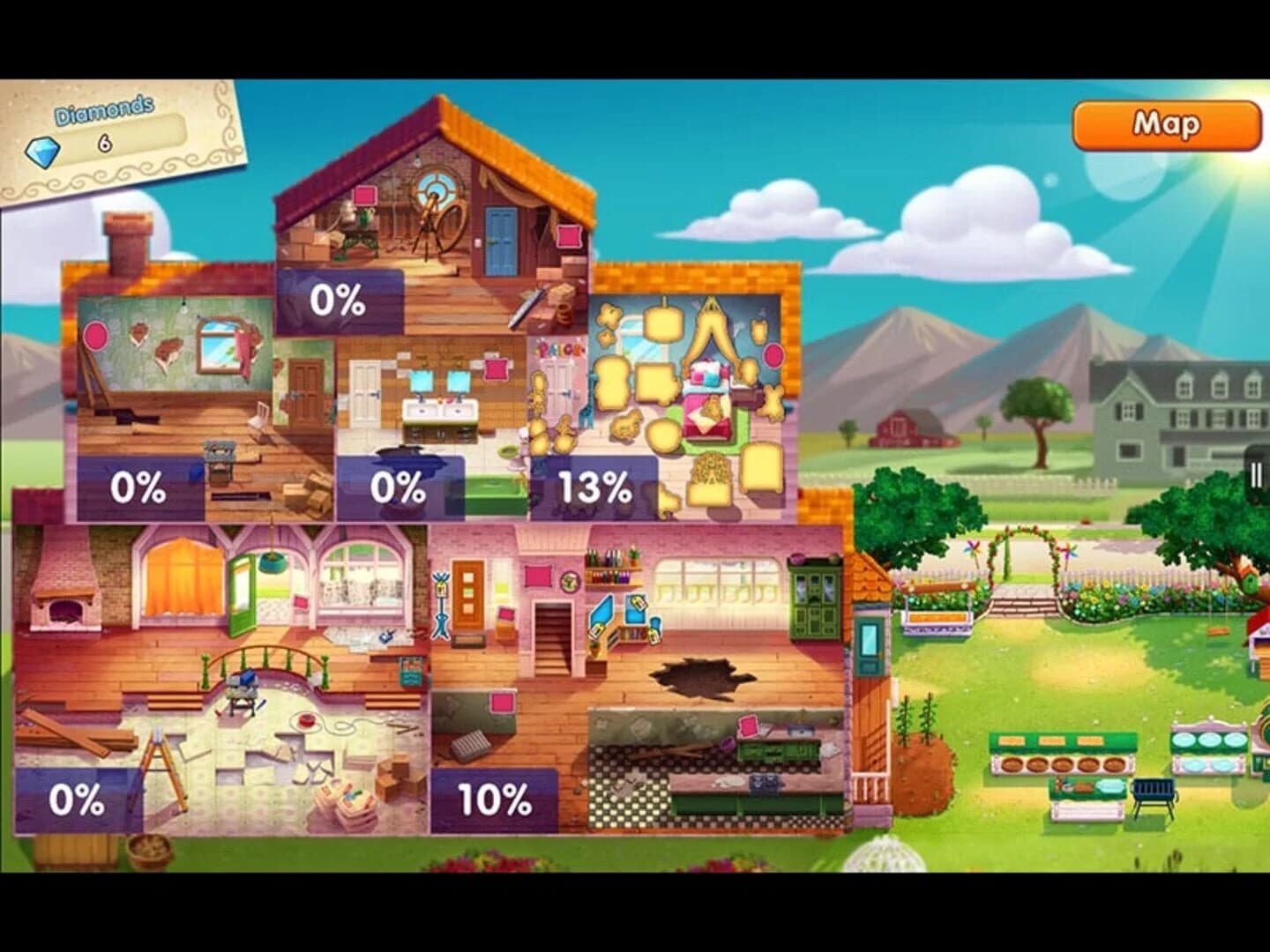Select the pink marker in the attic
Viewport: 1270px width, 952px height.
click(364, 196)
